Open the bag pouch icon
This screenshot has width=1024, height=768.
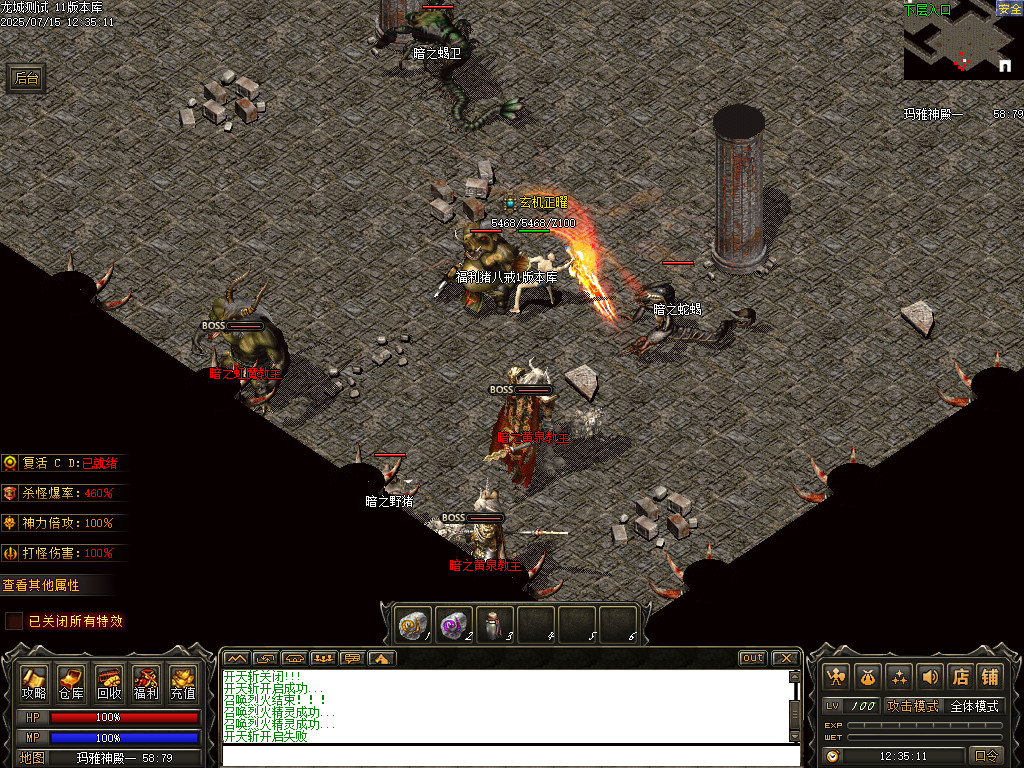point(867,677)
